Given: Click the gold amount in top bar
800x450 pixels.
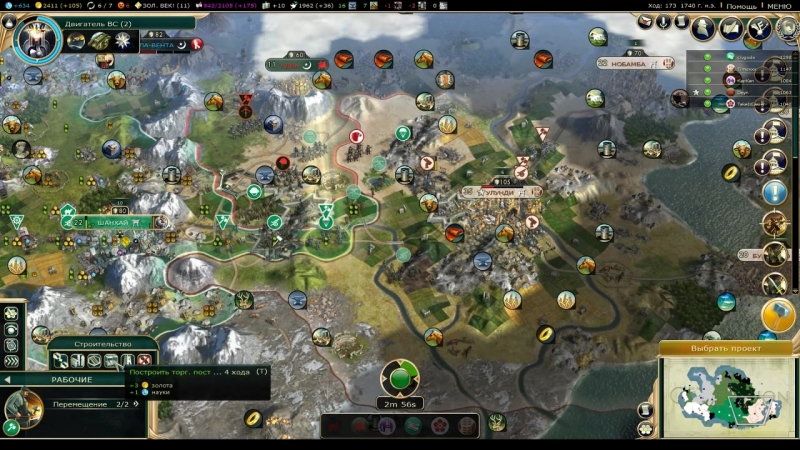Looking at the screenshot, I should coord(50,6).
